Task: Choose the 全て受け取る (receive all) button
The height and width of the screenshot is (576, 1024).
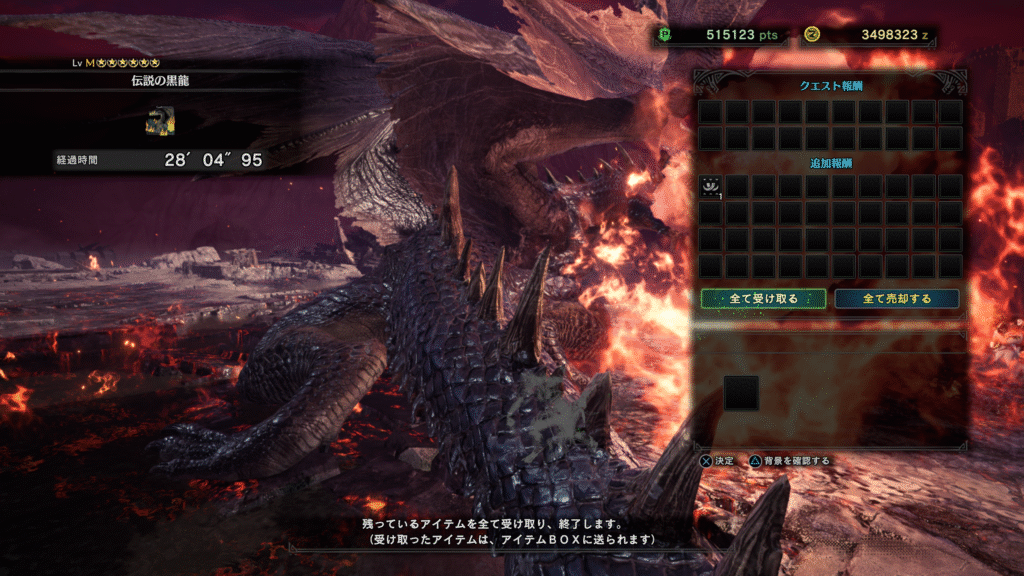Action: [763, 298]
